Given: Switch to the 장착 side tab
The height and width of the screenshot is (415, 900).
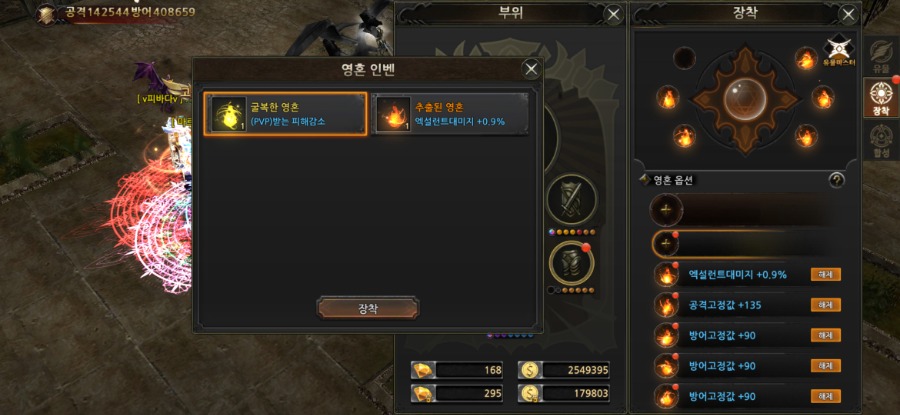Looking at the screenshot, I should click(880, 98).
